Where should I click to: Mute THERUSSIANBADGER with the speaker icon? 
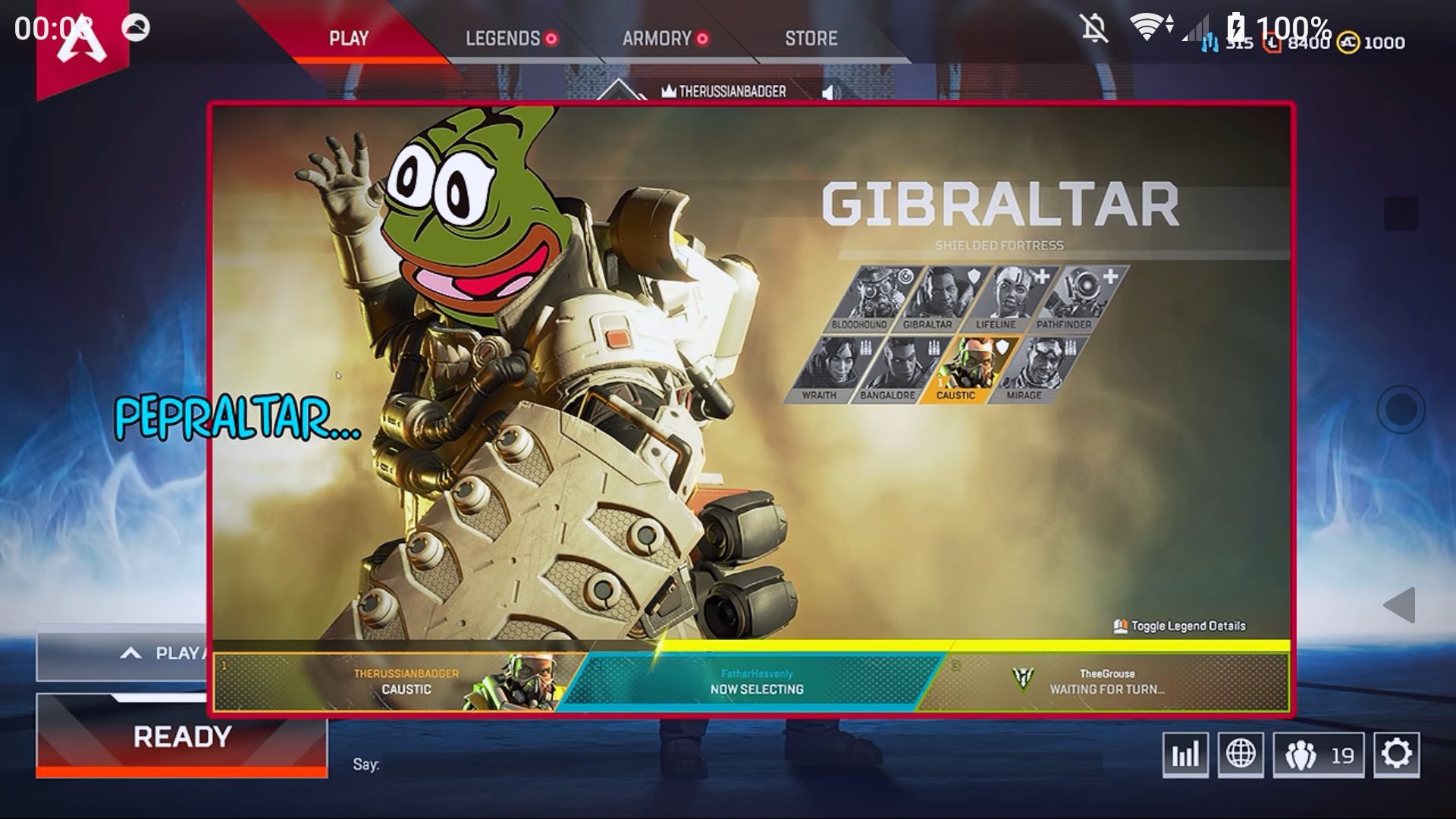(831, 90)
